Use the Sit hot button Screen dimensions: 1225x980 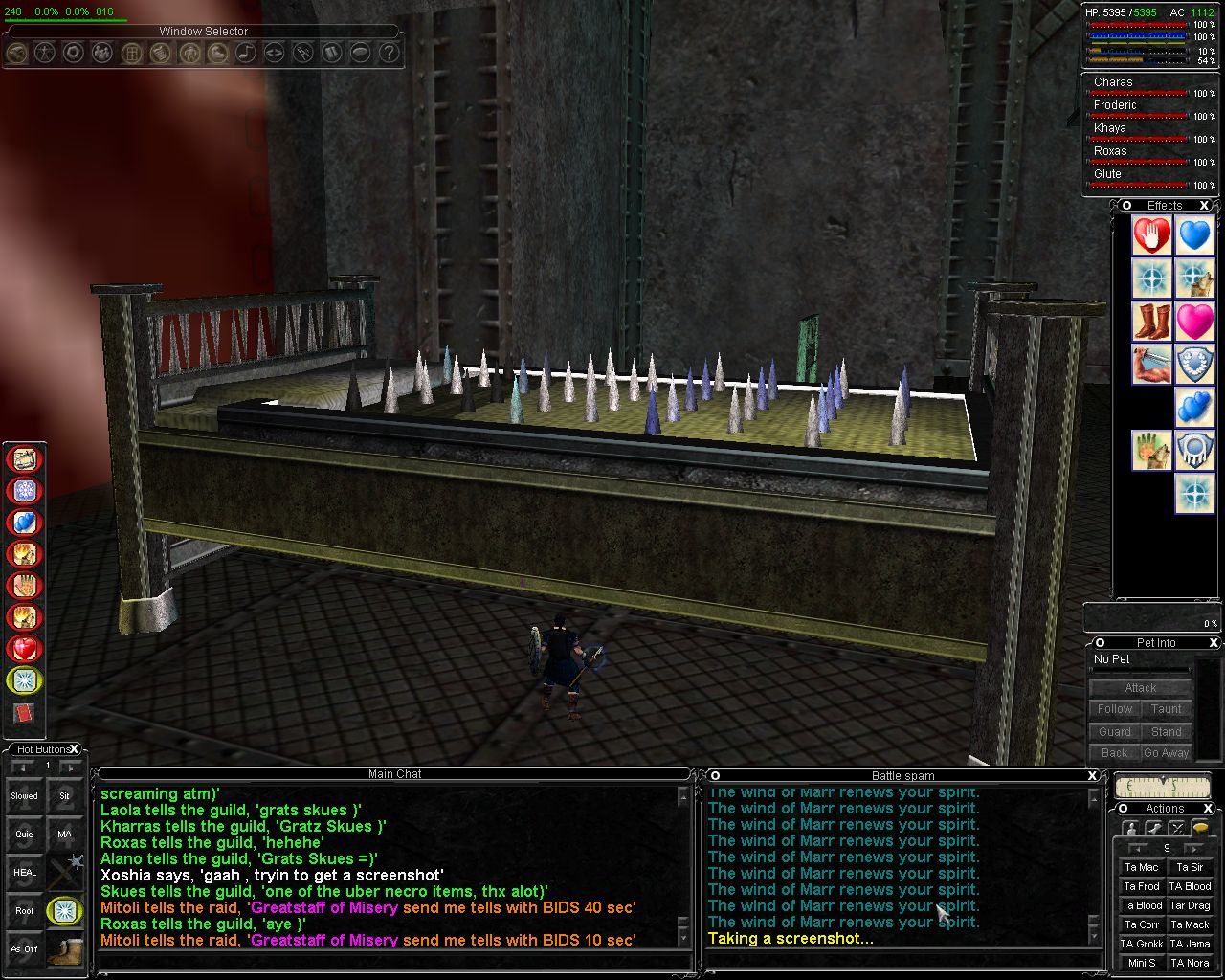(64, 795)
